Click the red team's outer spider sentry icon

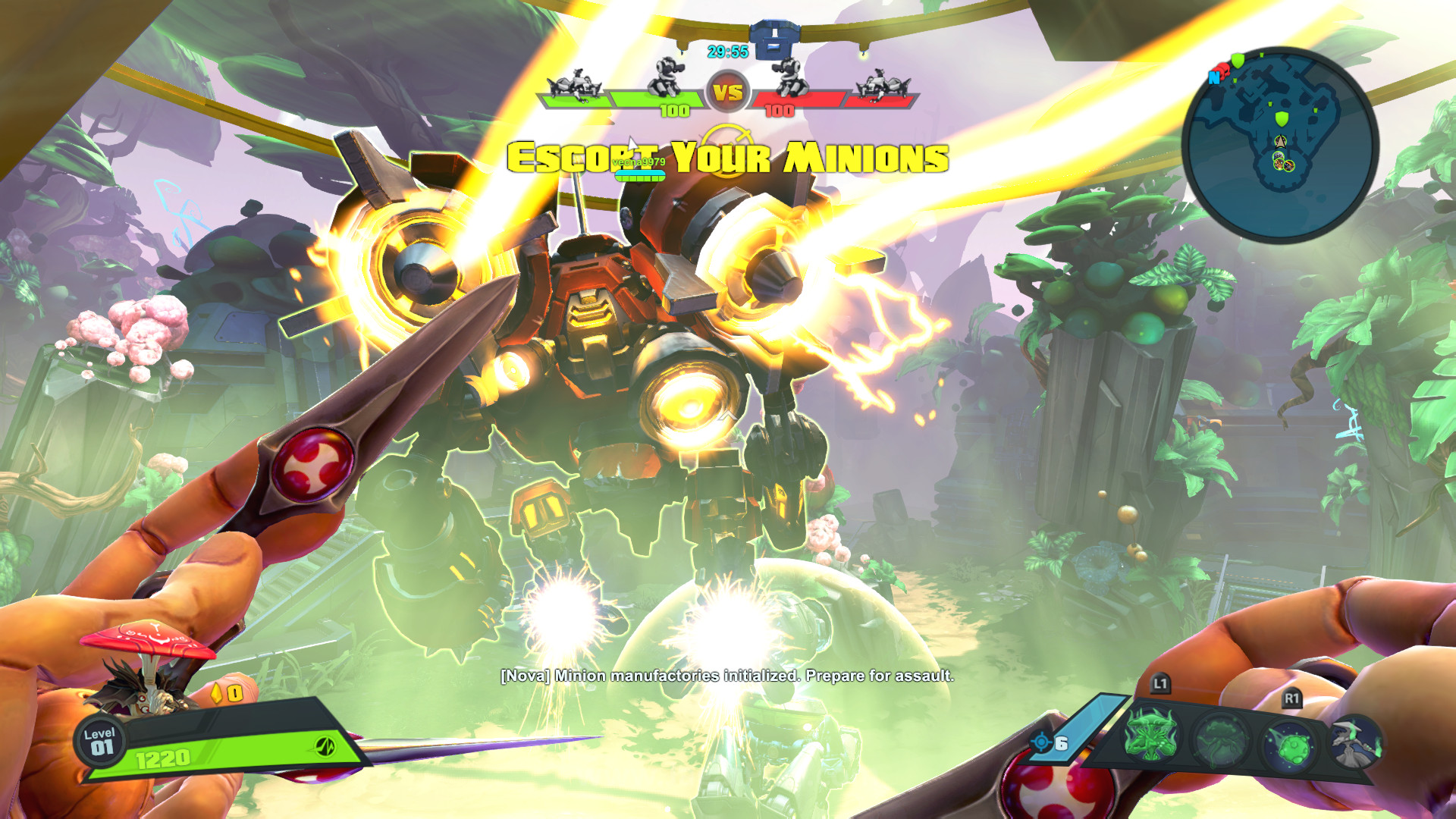[881, 83]
